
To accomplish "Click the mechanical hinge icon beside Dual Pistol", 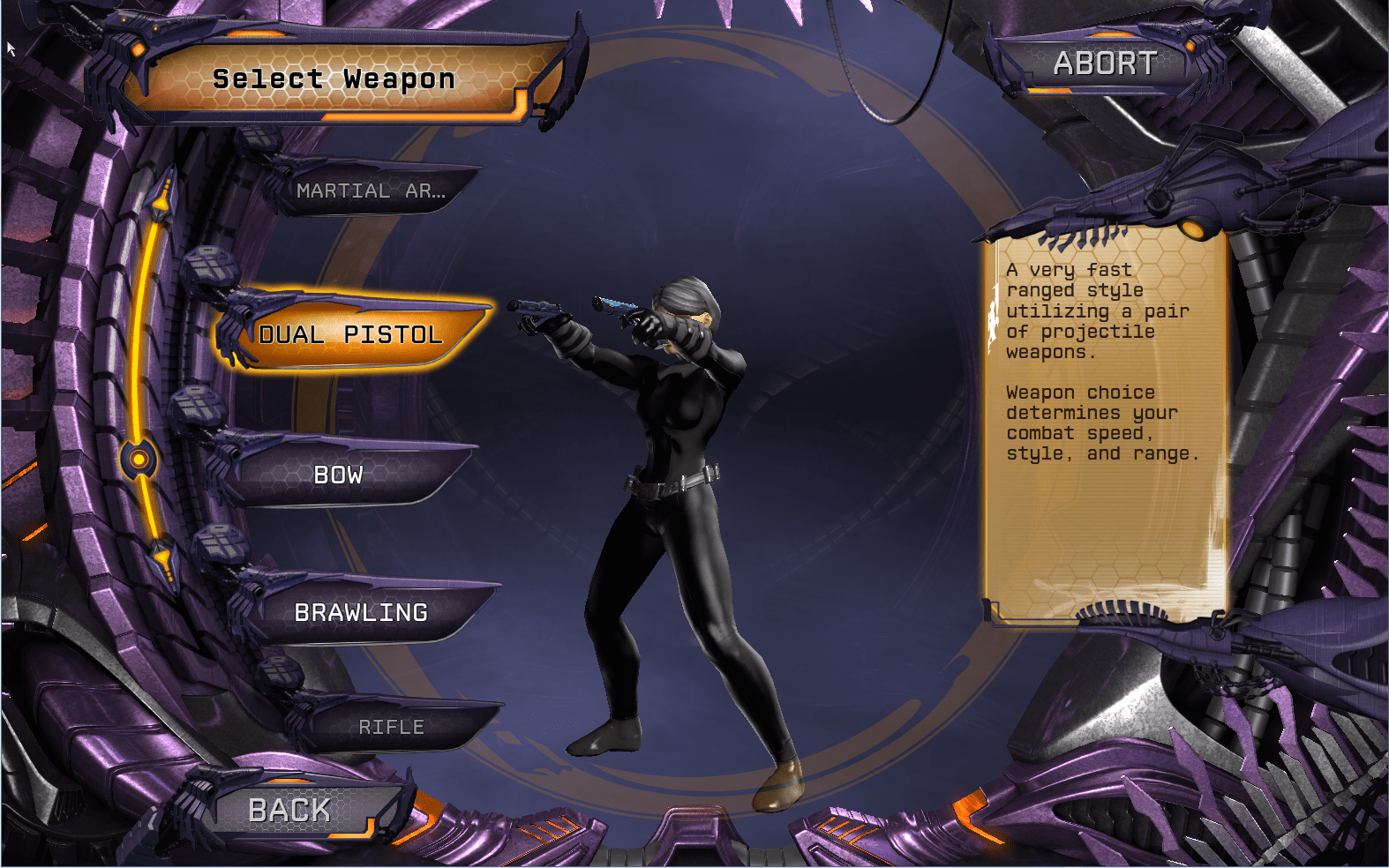I will (212, 263).
